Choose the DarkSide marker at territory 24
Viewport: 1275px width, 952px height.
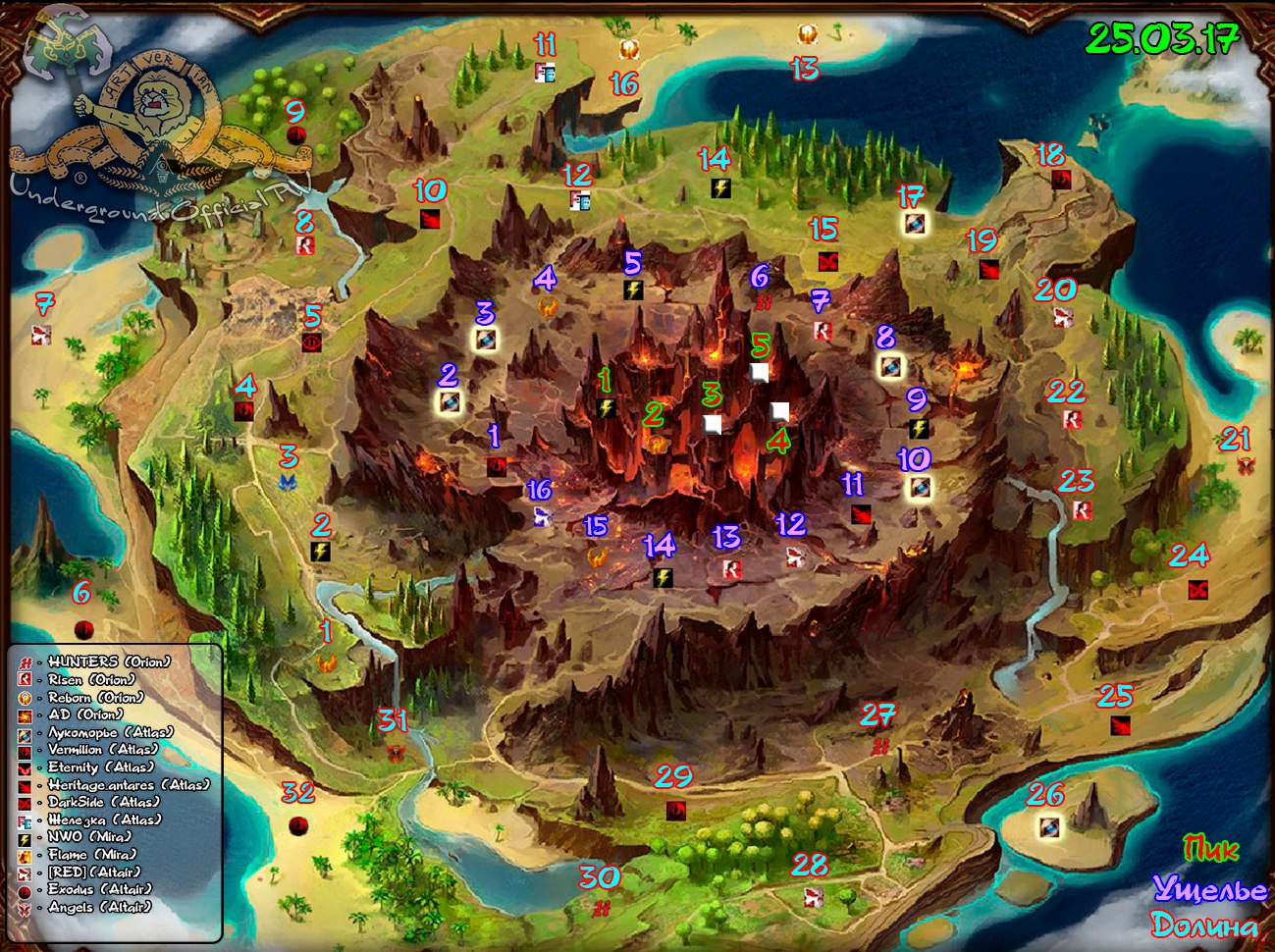1197,590
